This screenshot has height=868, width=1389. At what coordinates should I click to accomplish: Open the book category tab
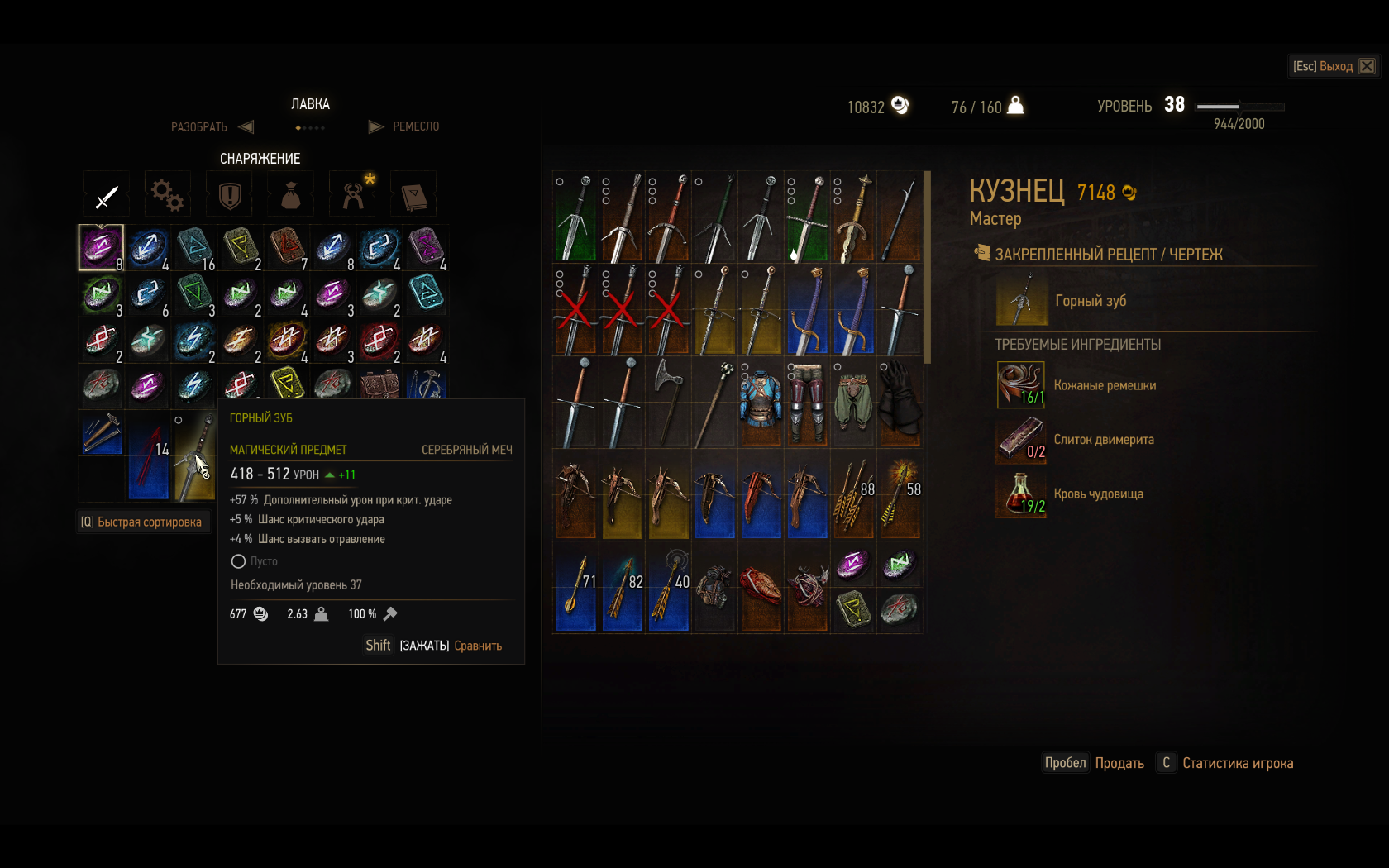[413, 195]
